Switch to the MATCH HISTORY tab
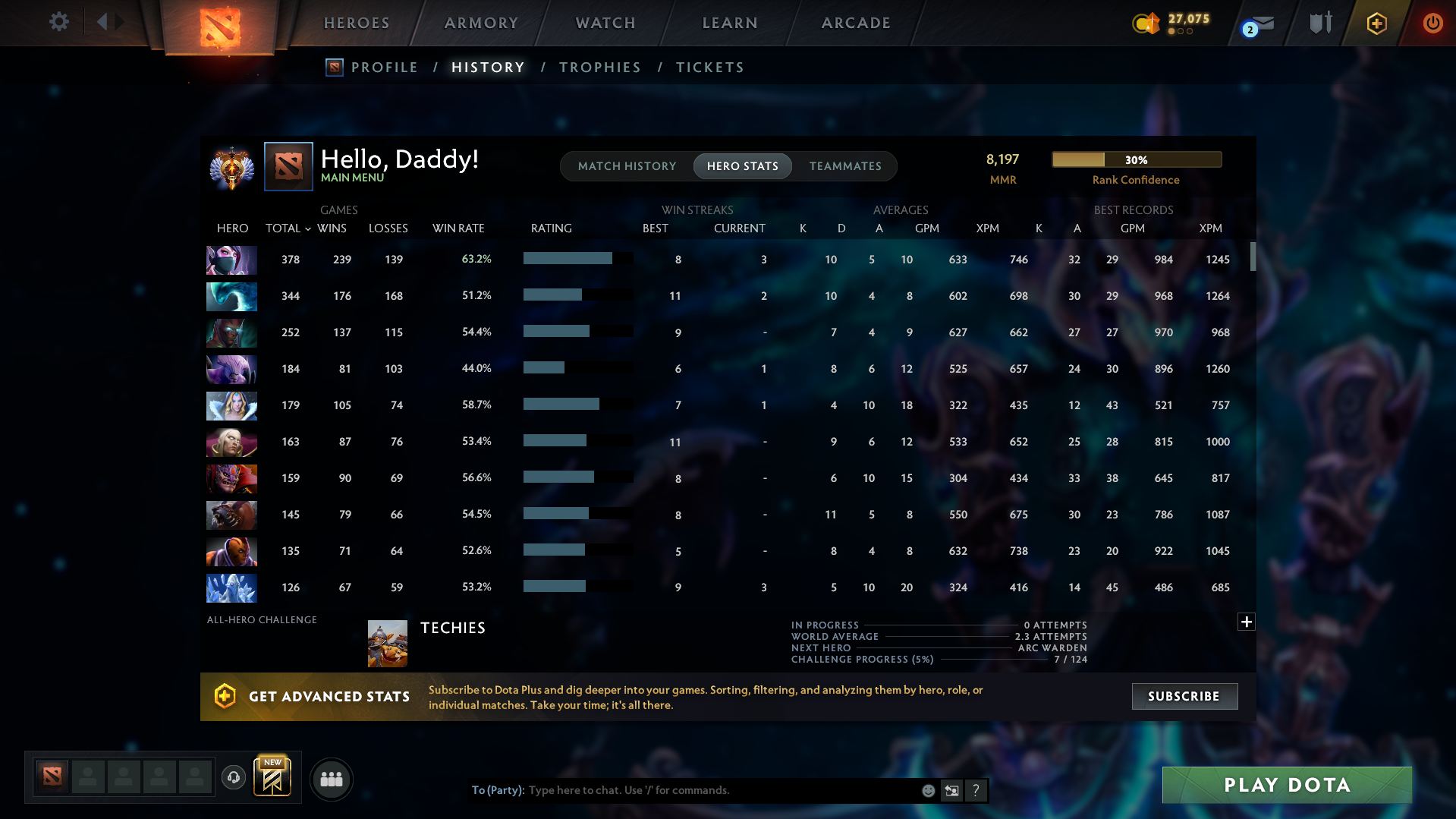This screenshot has width=1456, height=819. pos(627,166)
